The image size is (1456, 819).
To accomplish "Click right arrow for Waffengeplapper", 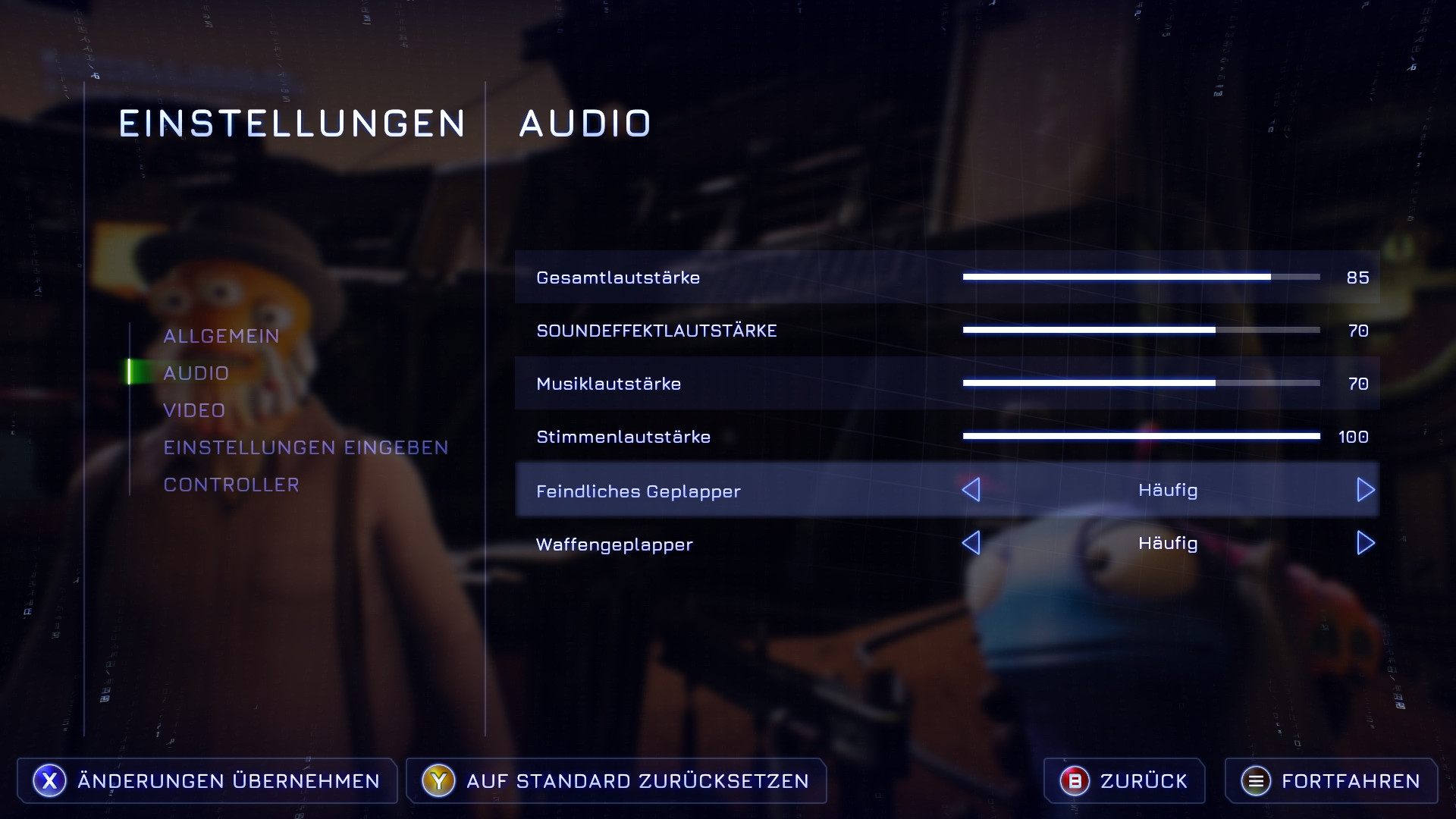I will click(x=1365, y=543).
